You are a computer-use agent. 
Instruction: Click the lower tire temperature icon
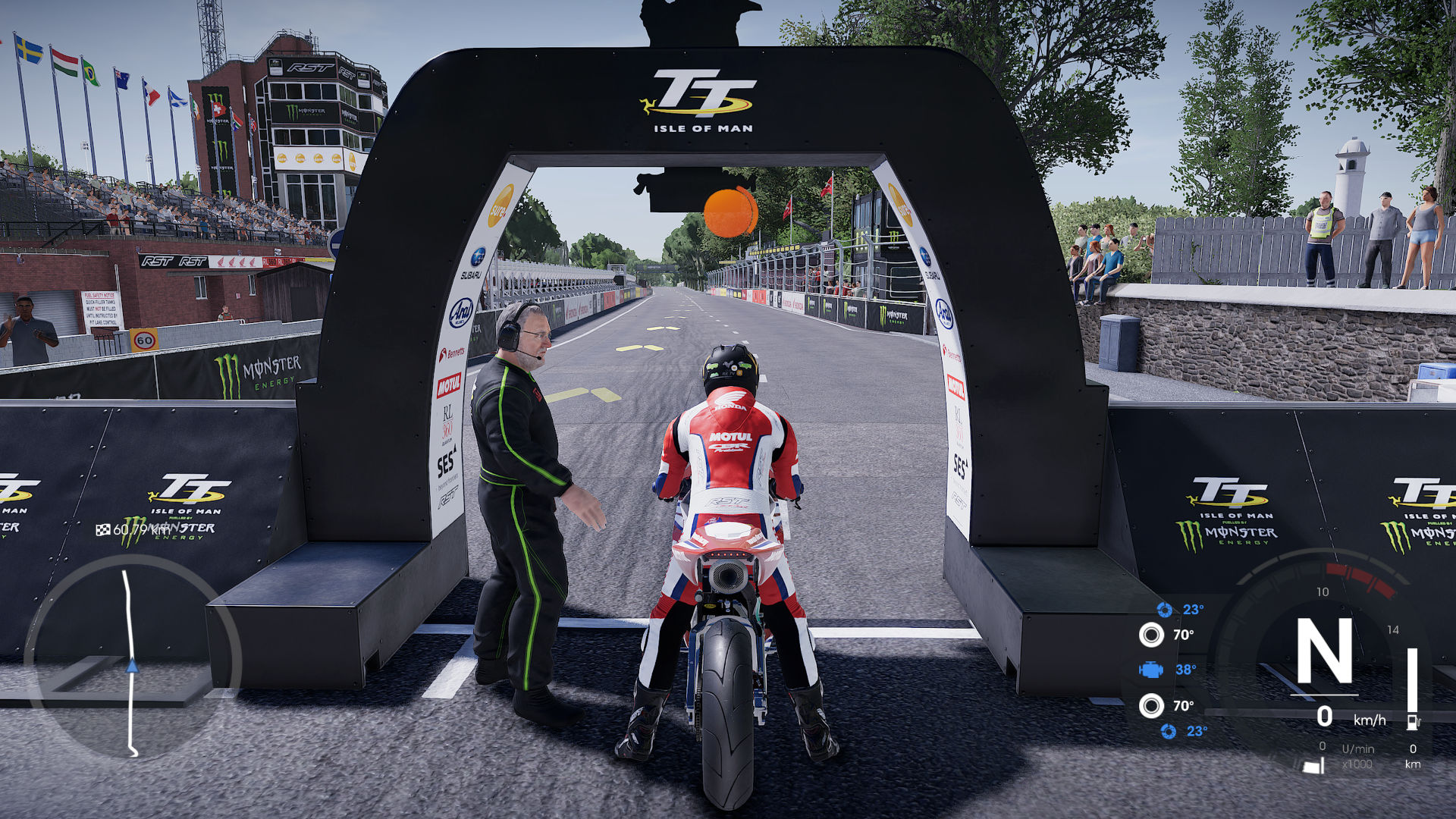point(1150,706)
